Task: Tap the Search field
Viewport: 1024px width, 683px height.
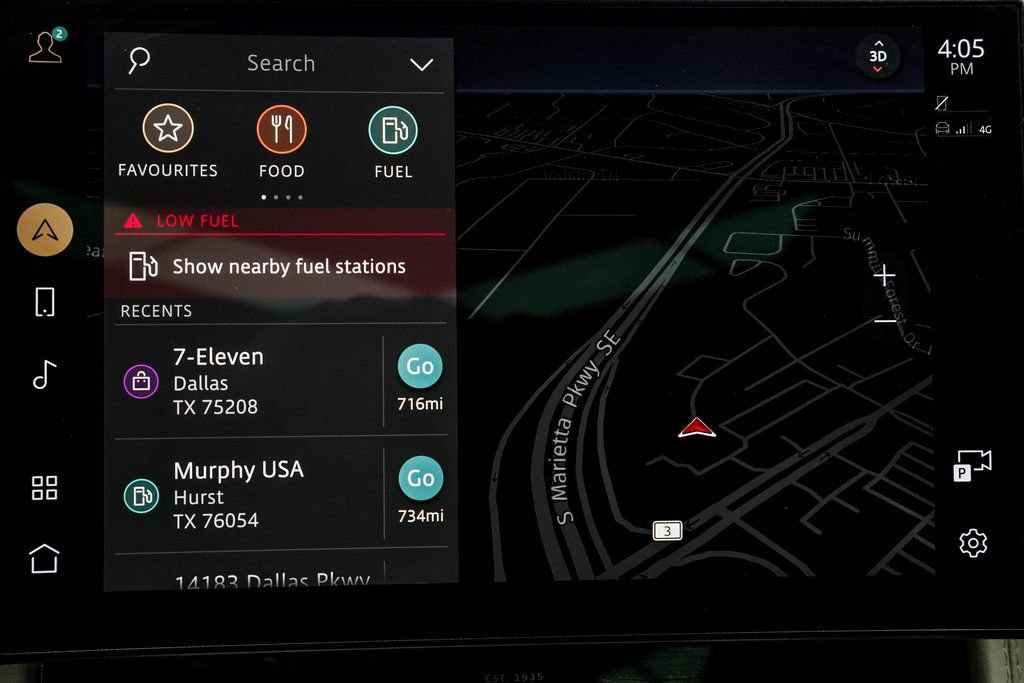Action: [280, 63]
